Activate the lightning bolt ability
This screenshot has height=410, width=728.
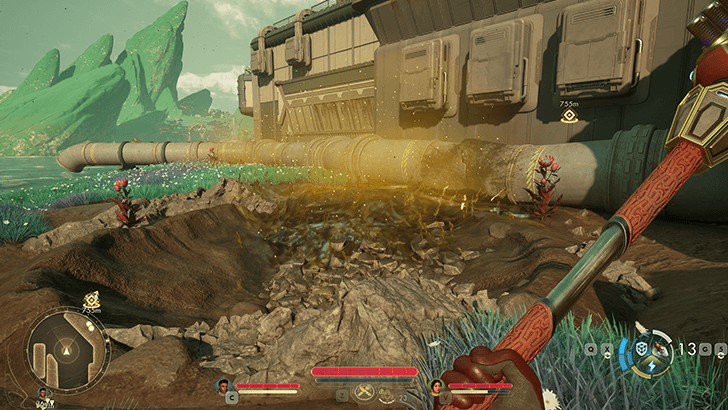point(651,367)
